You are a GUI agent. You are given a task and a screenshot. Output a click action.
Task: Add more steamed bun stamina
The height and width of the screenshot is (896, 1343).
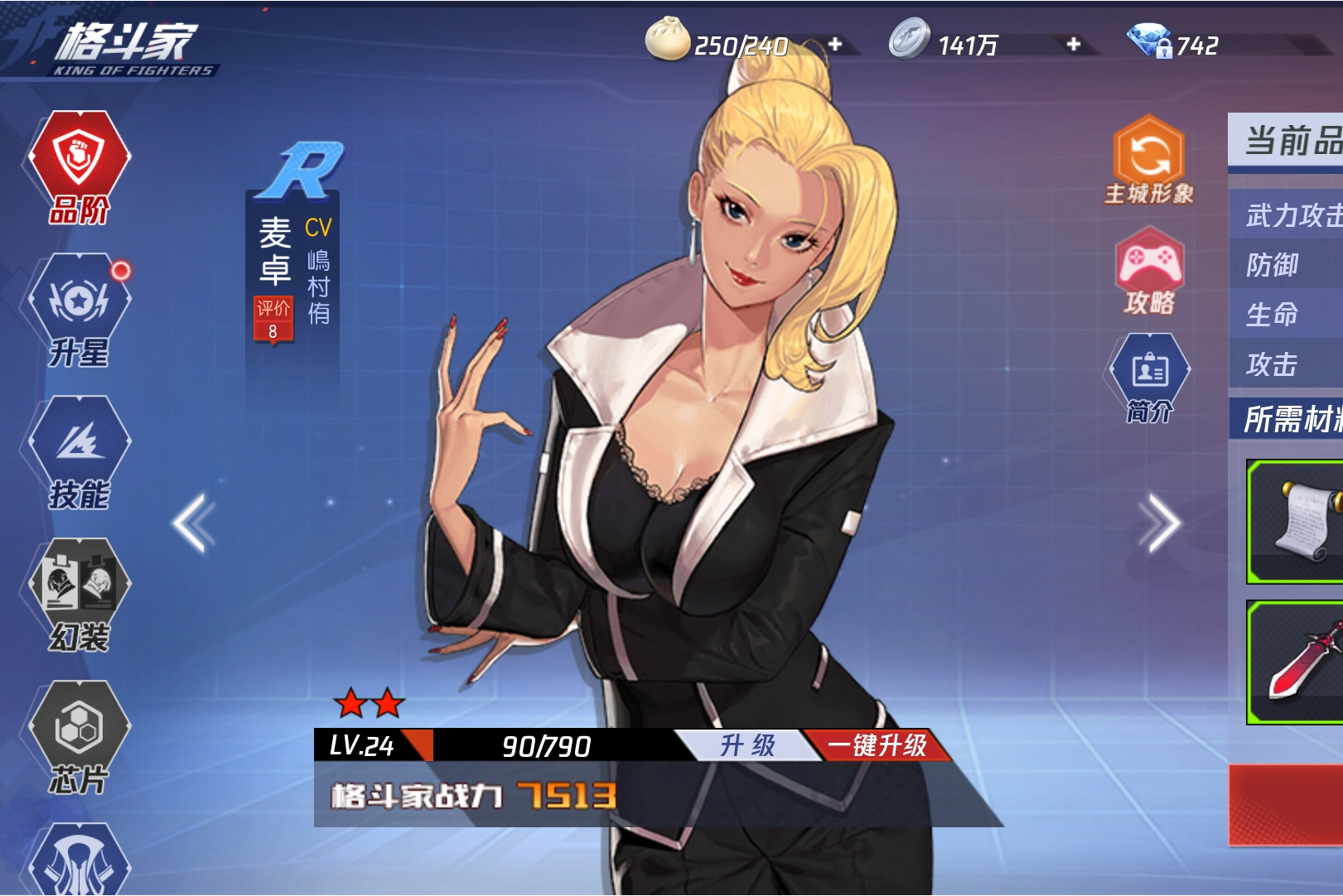pyautogui.click(x=835, y=44)
